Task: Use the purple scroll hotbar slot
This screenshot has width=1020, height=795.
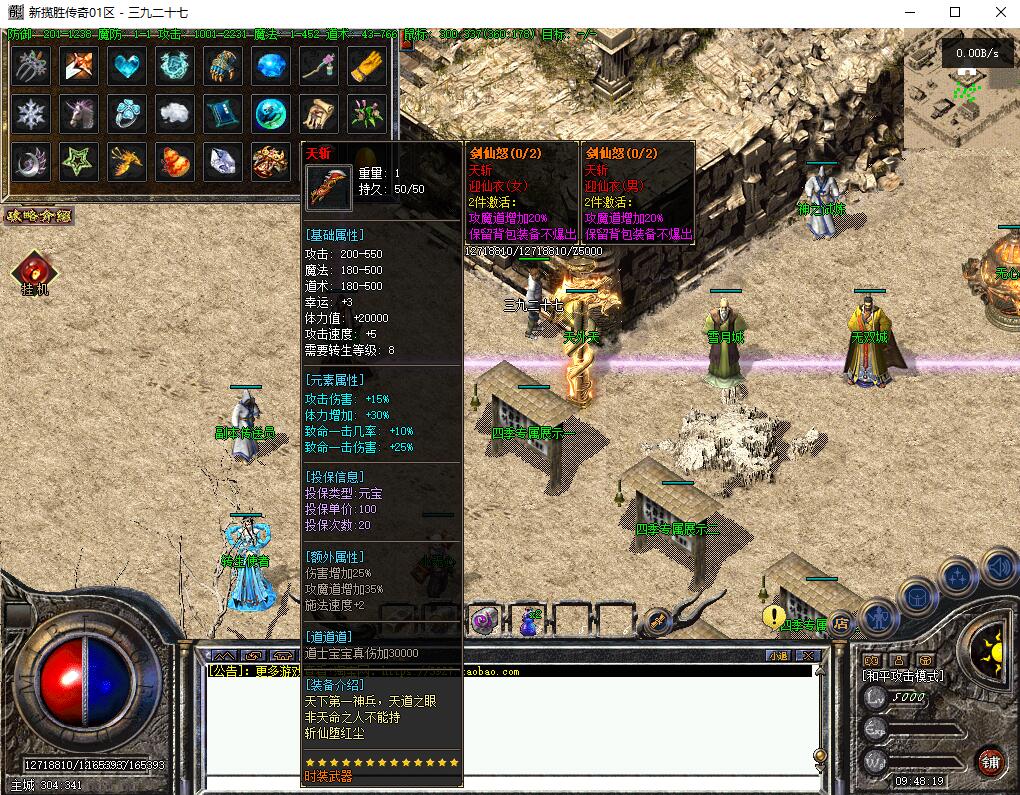Action: 485,621
